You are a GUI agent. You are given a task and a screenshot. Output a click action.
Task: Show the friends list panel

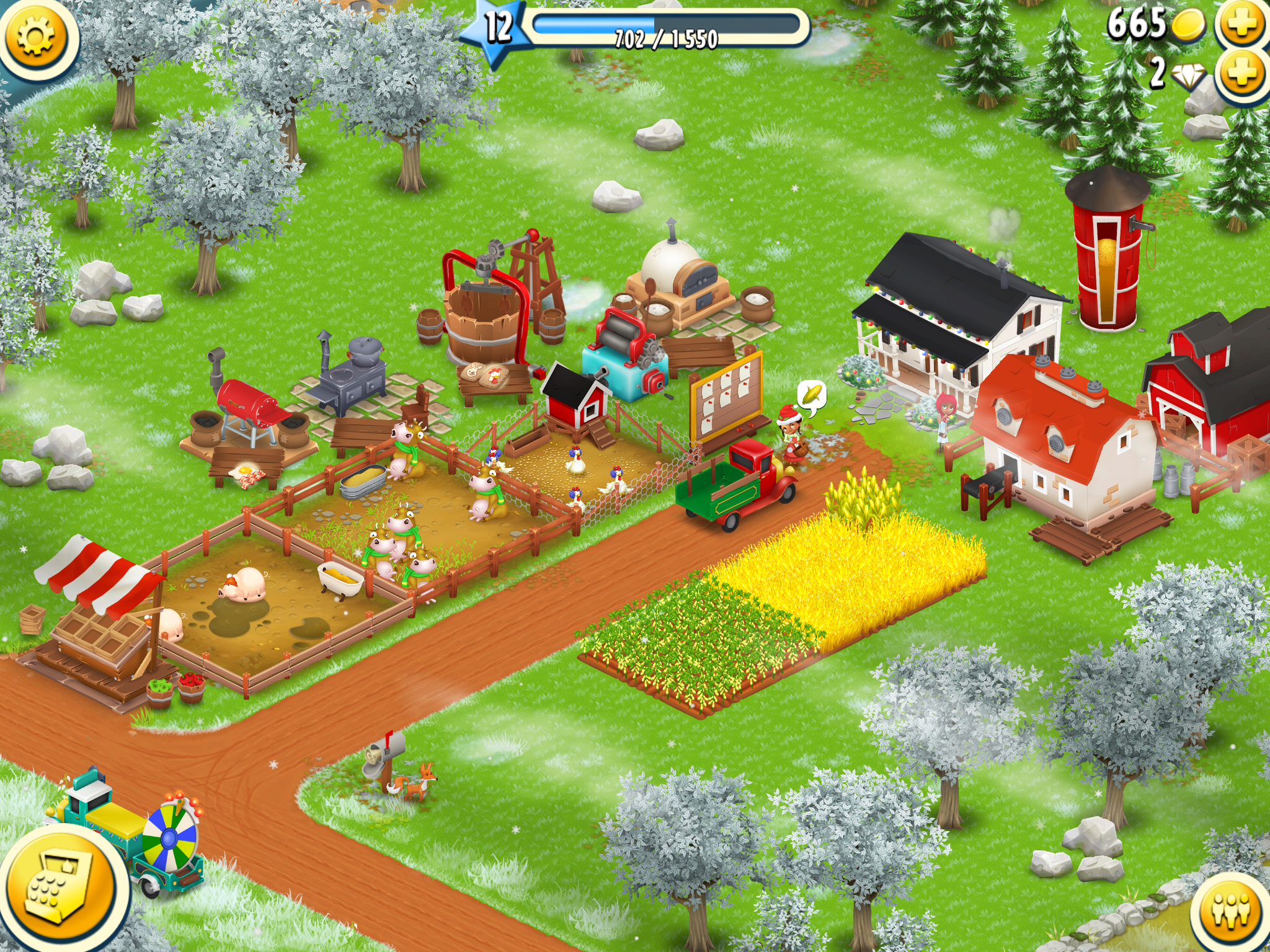click(x=1232, y=911)
